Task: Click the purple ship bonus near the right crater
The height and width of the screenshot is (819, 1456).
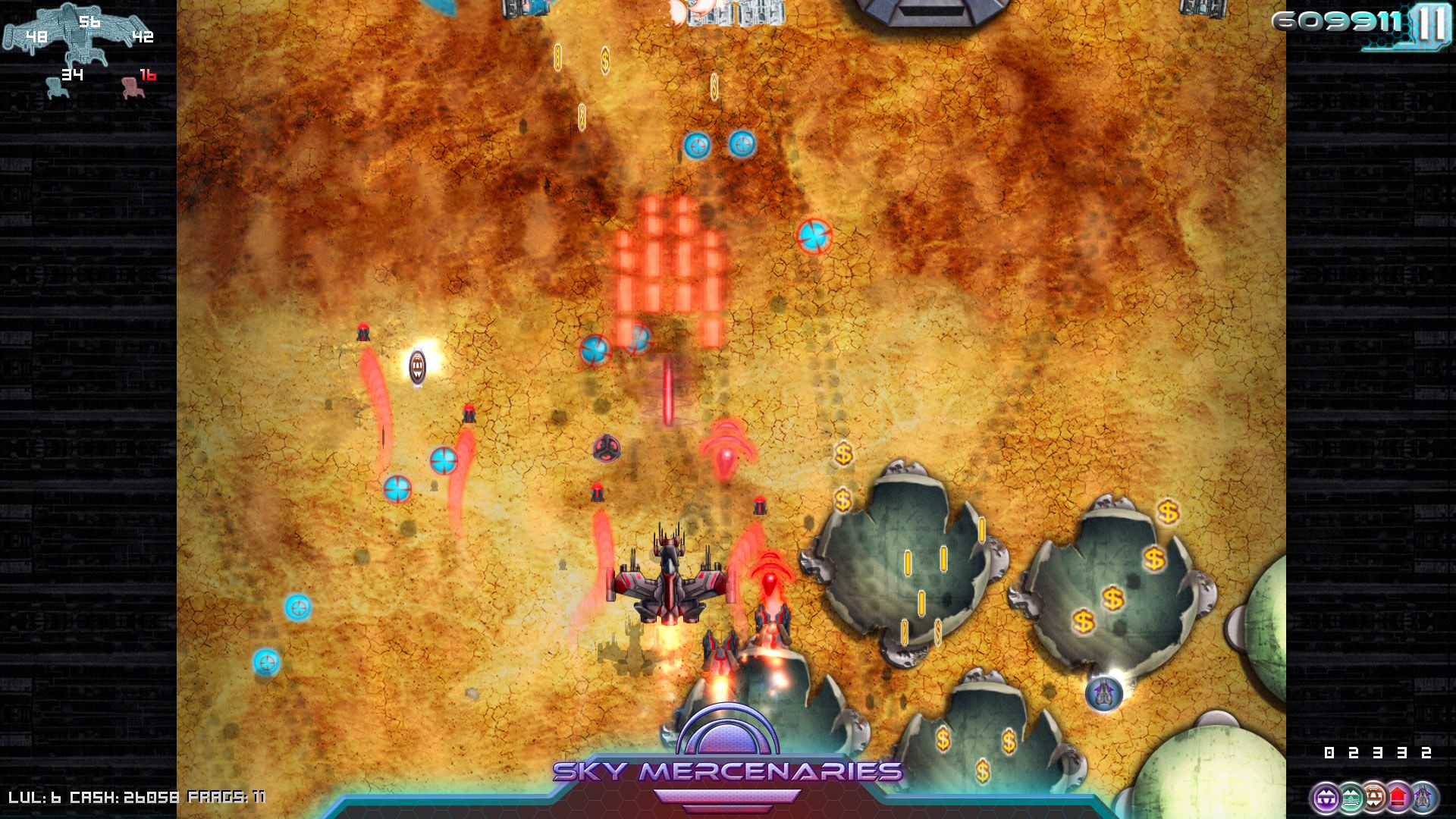Action: point(1103,692)
